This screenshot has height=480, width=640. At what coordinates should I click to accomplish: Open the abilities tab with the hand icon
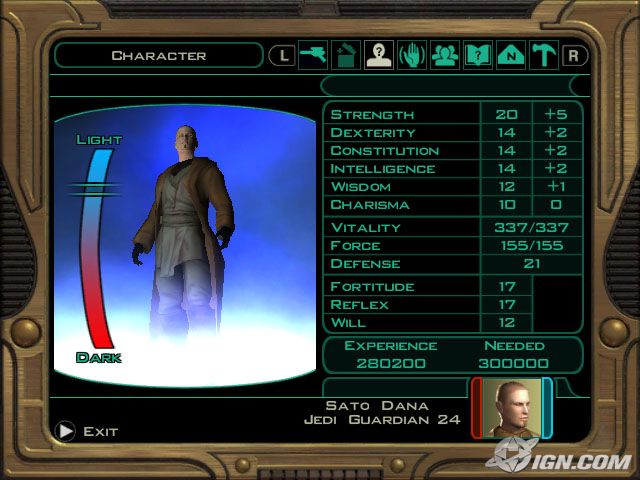(412, 55)
